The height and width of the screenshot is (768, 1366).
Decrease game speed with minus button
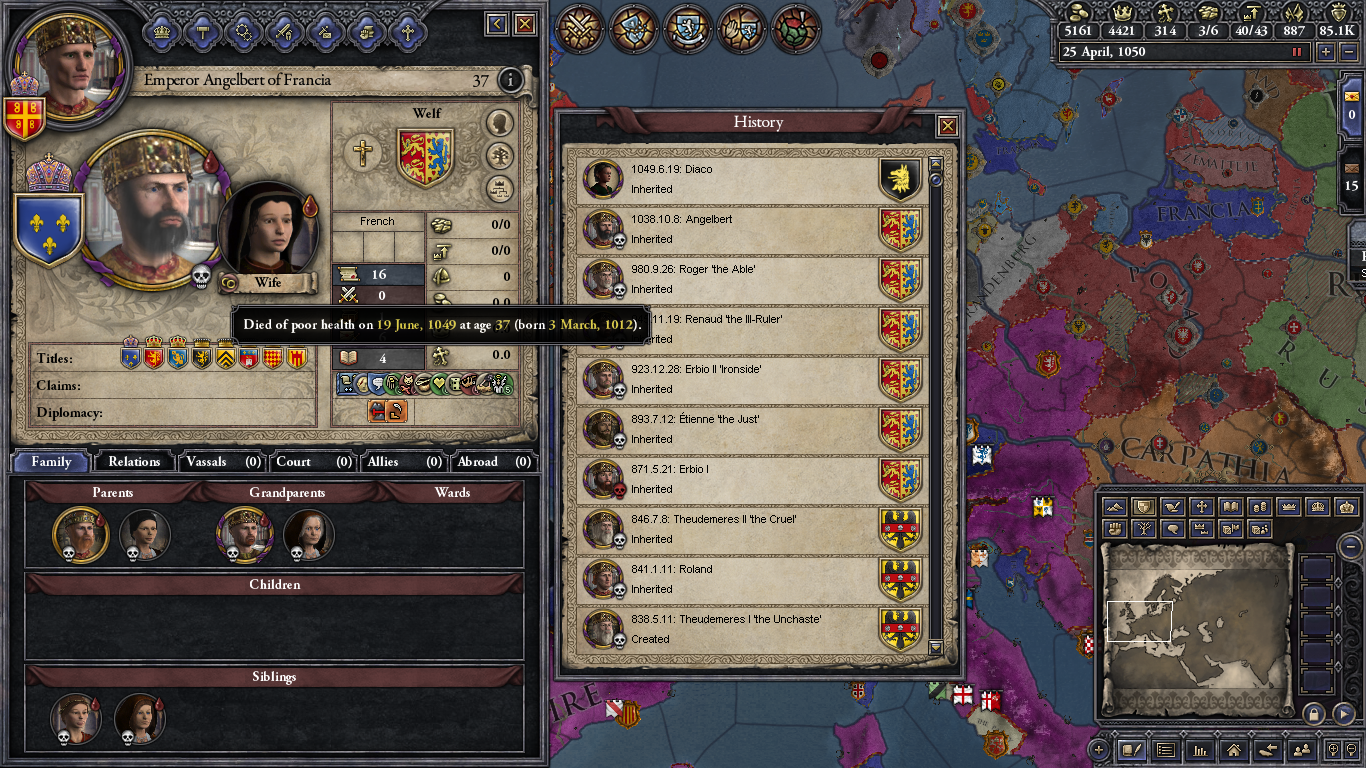click(1346, 52)
